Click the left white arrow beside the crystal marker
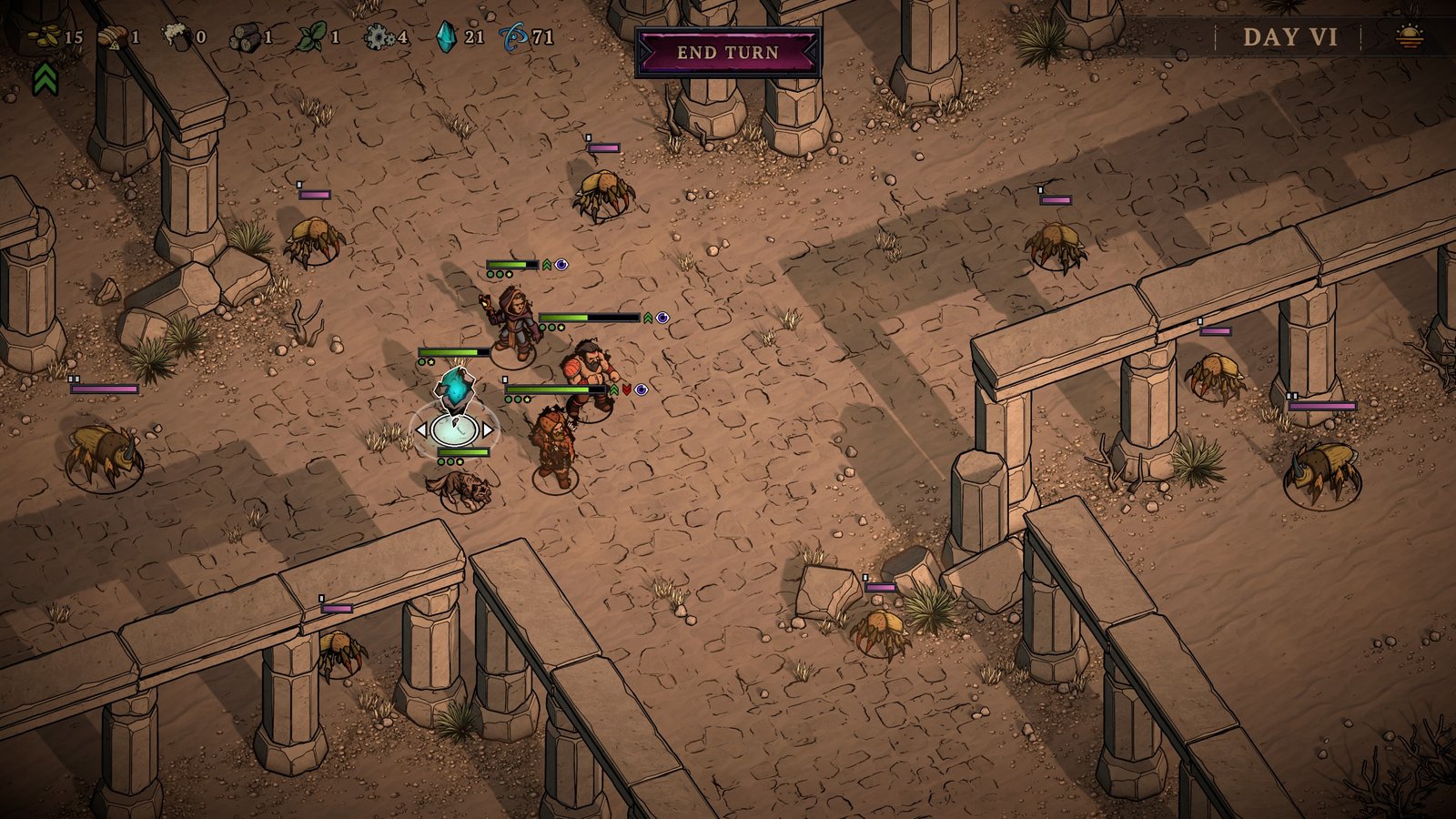This screenshot has height=819, width=1456. point(420,430)
